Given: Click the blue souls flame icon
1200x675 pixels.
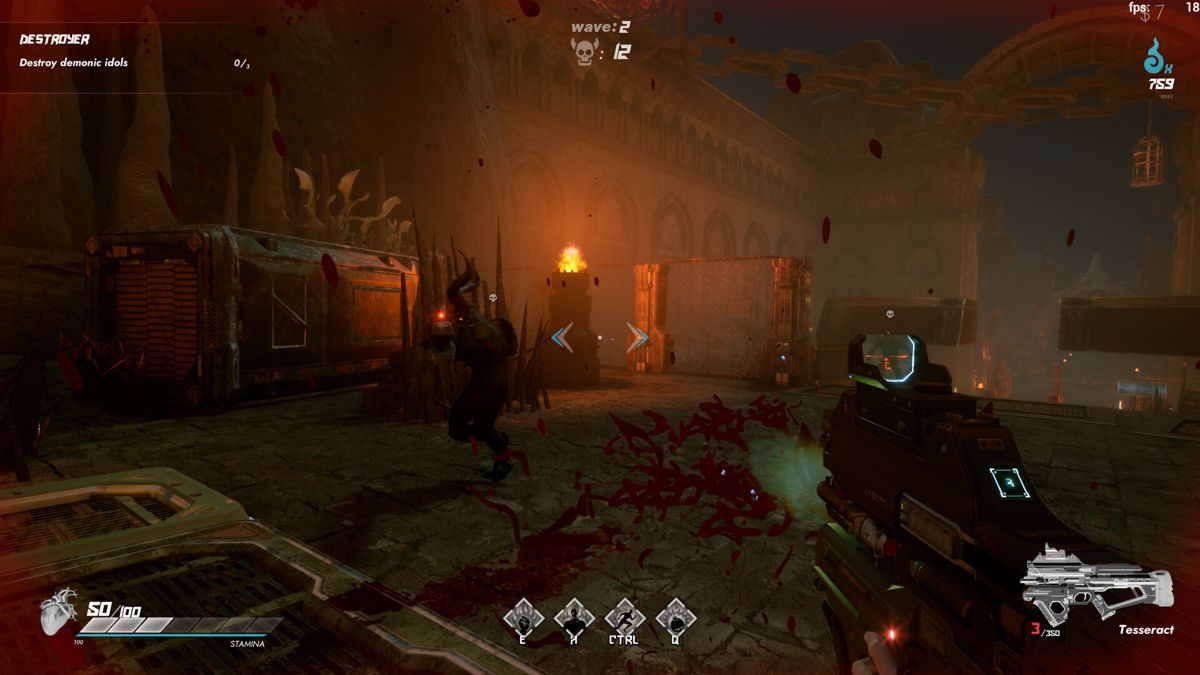Looking at the screenshot, I should [x=1159, y=57].
